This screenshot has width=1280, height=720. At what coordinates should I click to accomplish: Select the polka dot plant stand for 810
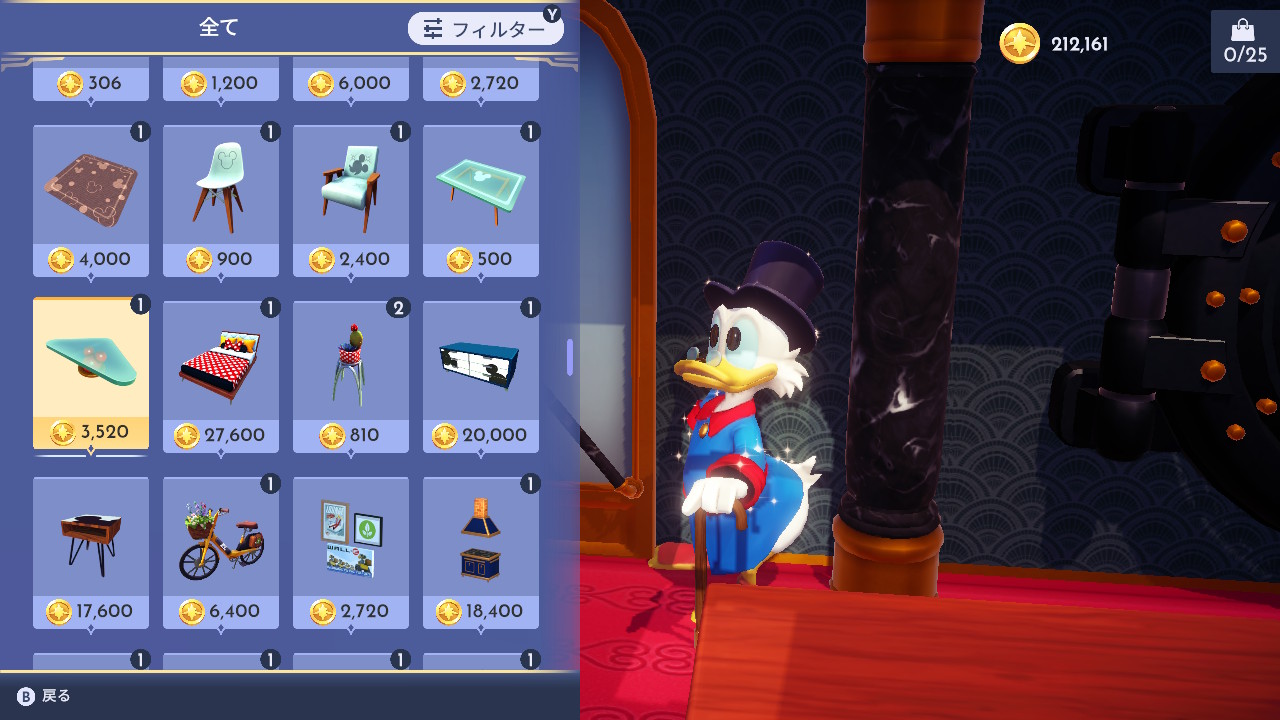click(x=351, y=376)
